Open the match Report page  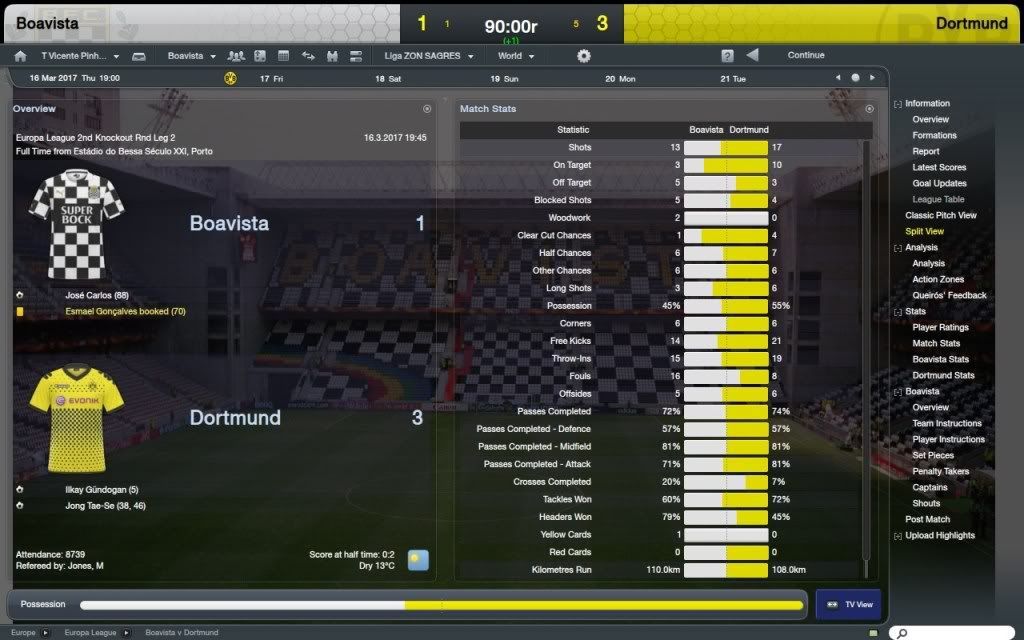925,152
